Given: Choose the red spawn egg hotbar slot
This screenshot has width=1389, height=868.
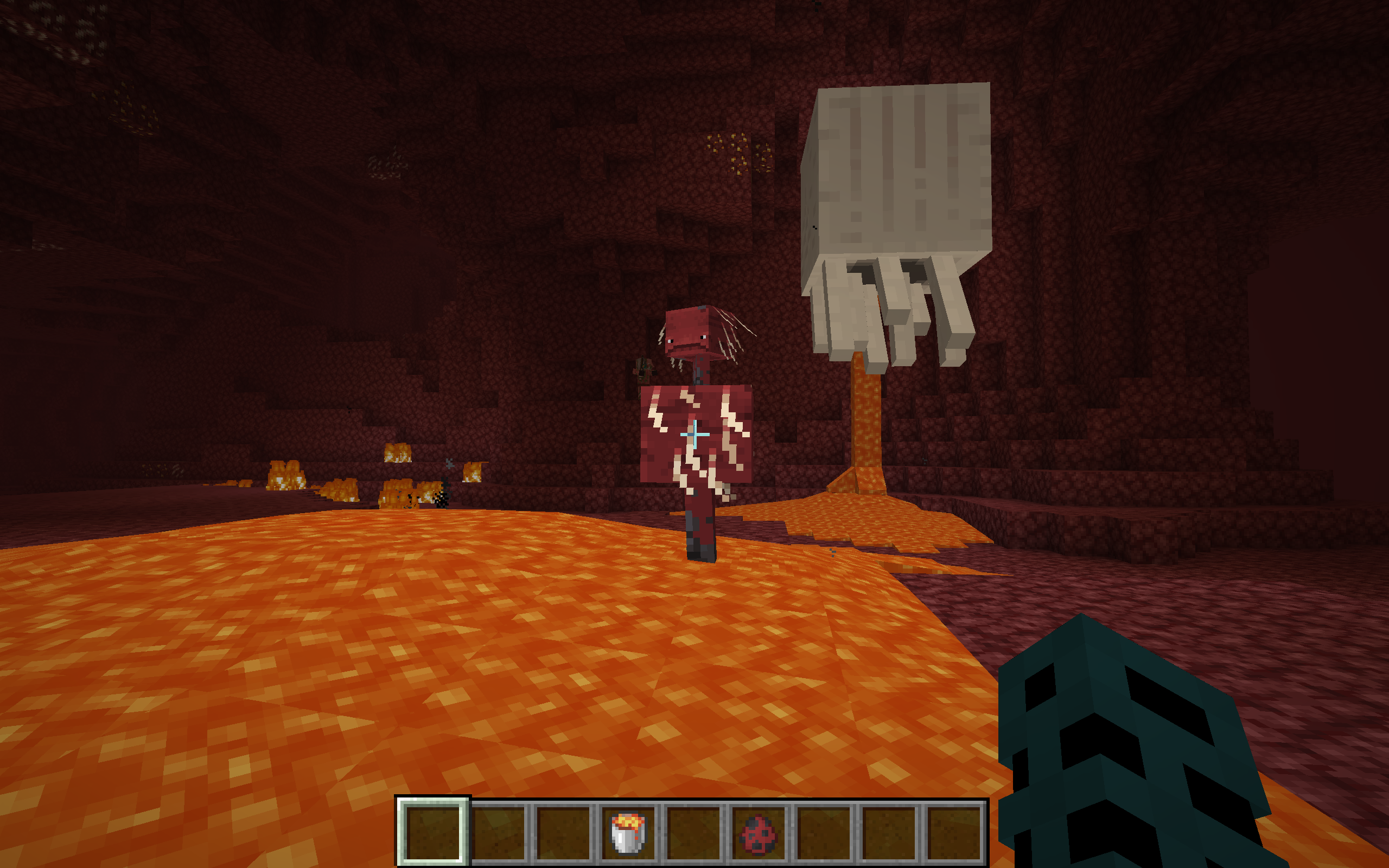Looking at the screenshot, I should click(x=758, y=832).
